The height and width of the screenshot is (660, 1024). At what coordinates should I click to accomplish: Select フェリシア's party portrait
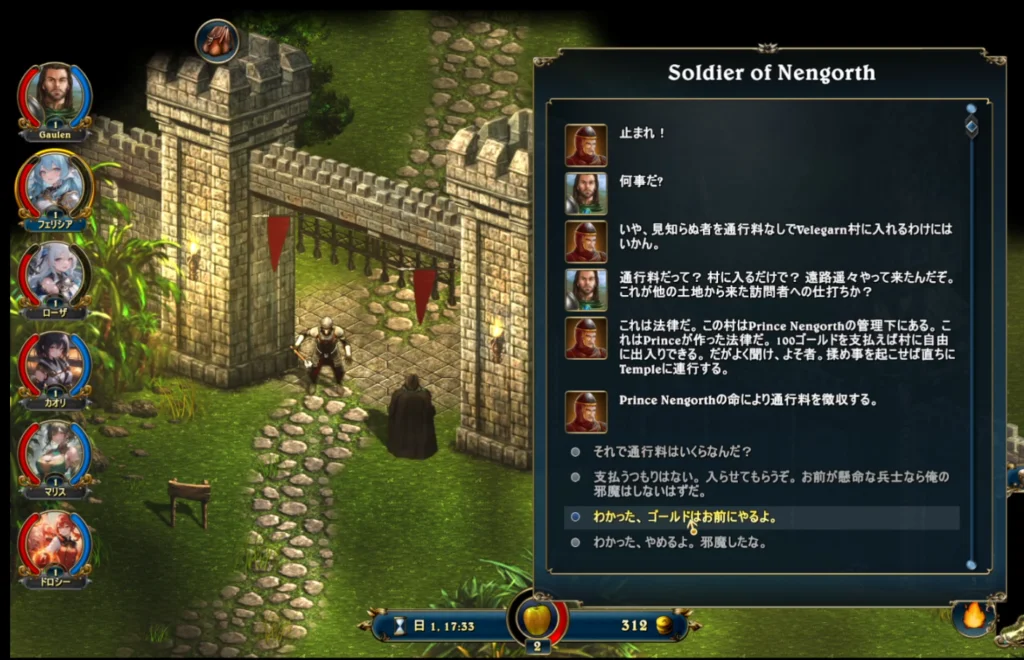pos(55,182)
